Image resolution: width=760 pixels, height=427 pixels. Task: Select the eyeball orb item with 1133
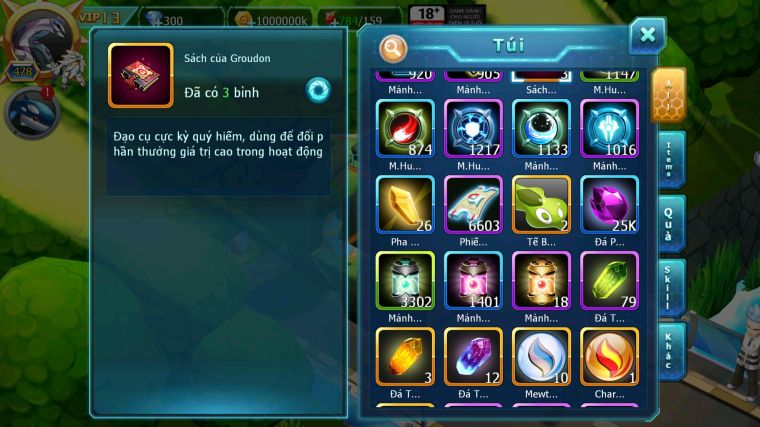(x=541, y=129)
